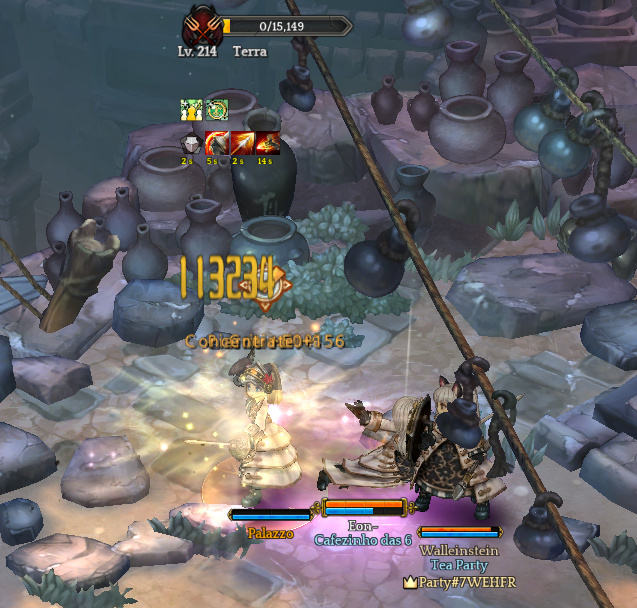The height and width of the screenshot is (608, 637).
Task: Select the green party silhouettes buff icon
Action: tap(191, 110)
